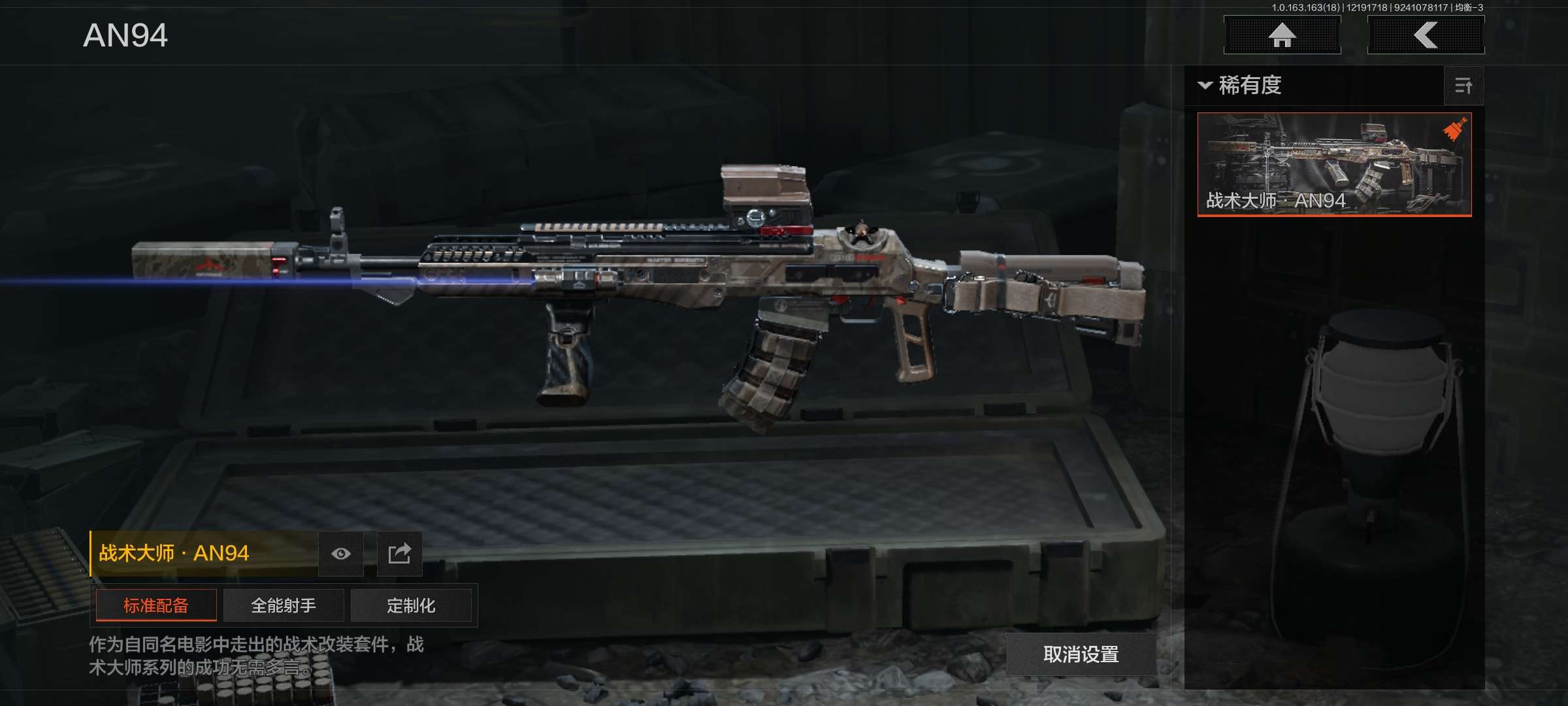Share the weapon skin
Image resolution: width=1568 pixels, height=706 pixels.
399,554
